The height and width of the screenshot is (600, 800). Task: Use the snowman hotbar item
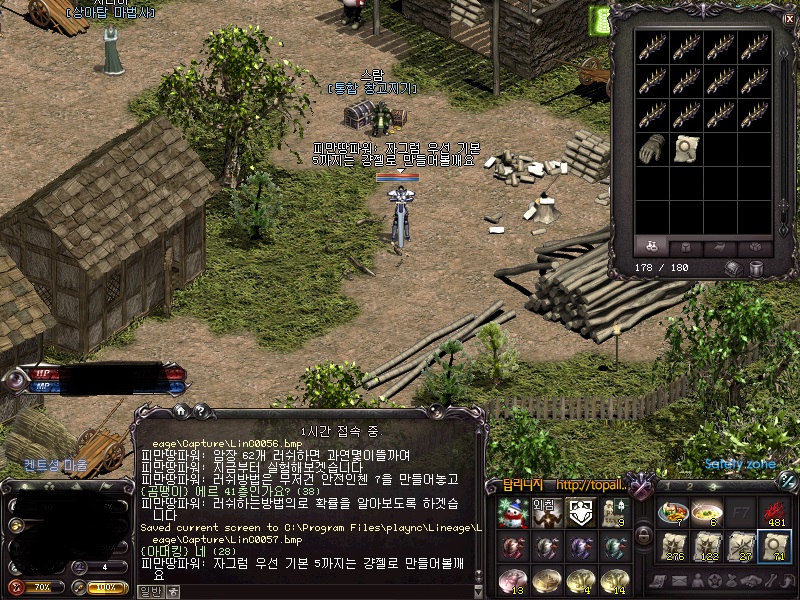[x=512, y=513]
